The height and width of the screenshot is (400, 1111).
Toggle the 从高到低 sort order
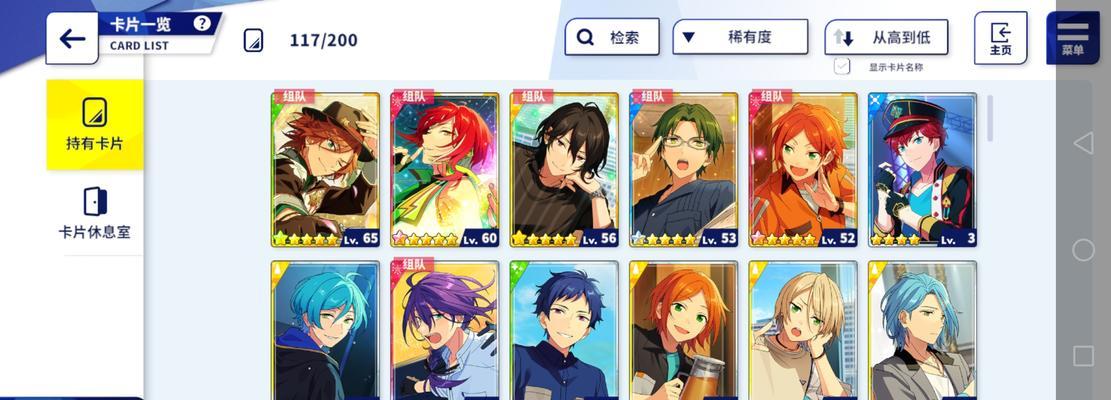pyautogui.click(x=886, y=37)
